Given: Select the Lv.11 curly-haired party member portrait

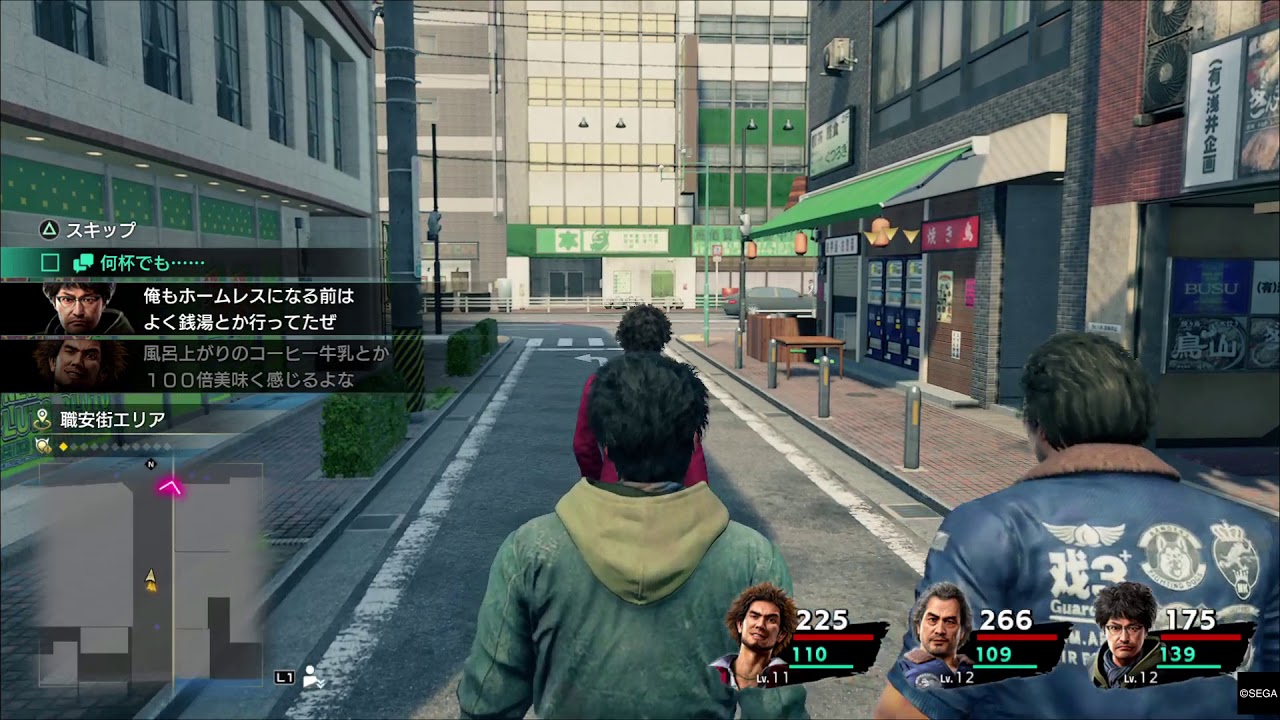Looking at the screenshot, I should [x=756, y=629].
